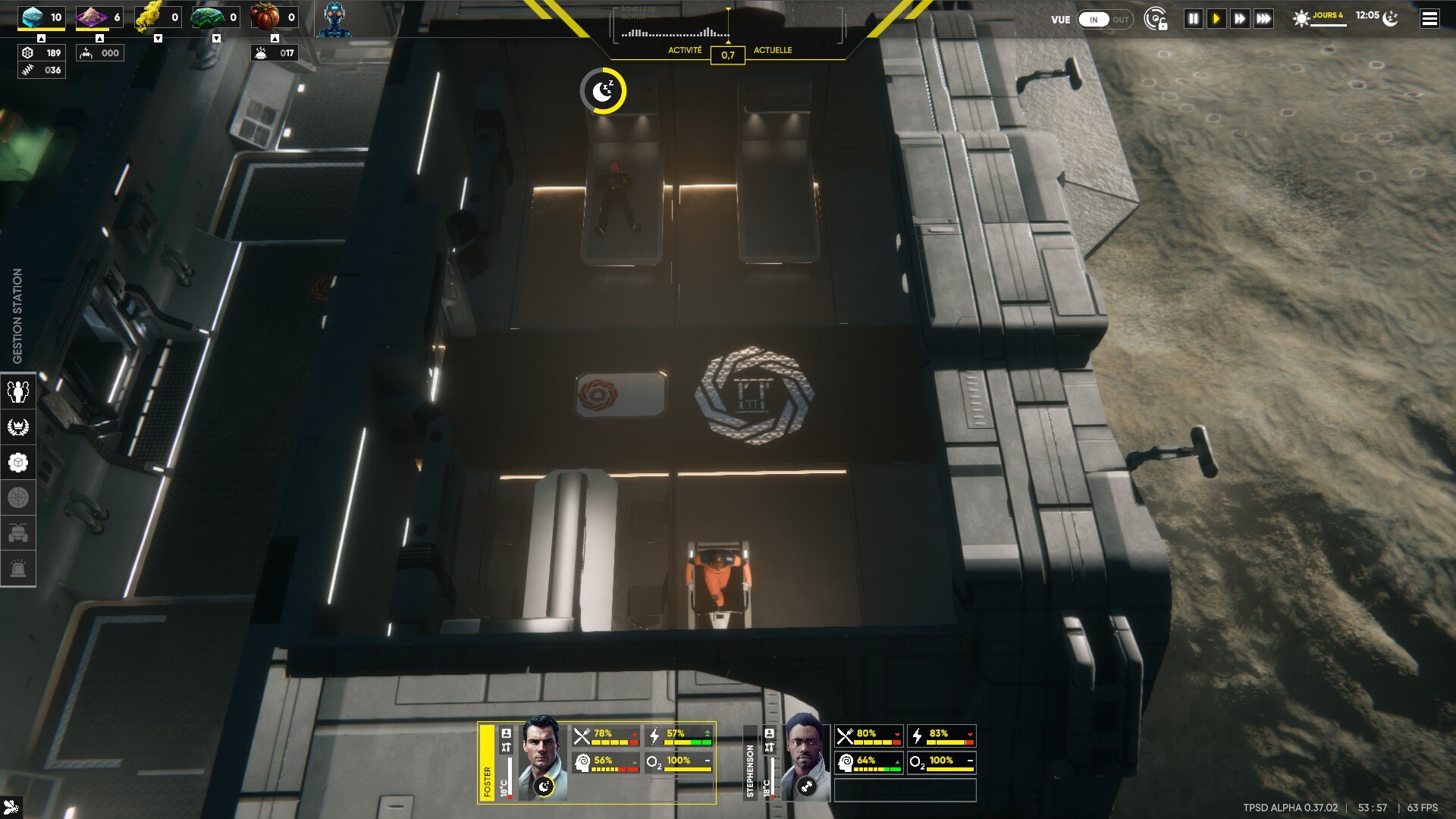
Task: Switch to triple fast-forward speed
Action: pos(1263,19)
